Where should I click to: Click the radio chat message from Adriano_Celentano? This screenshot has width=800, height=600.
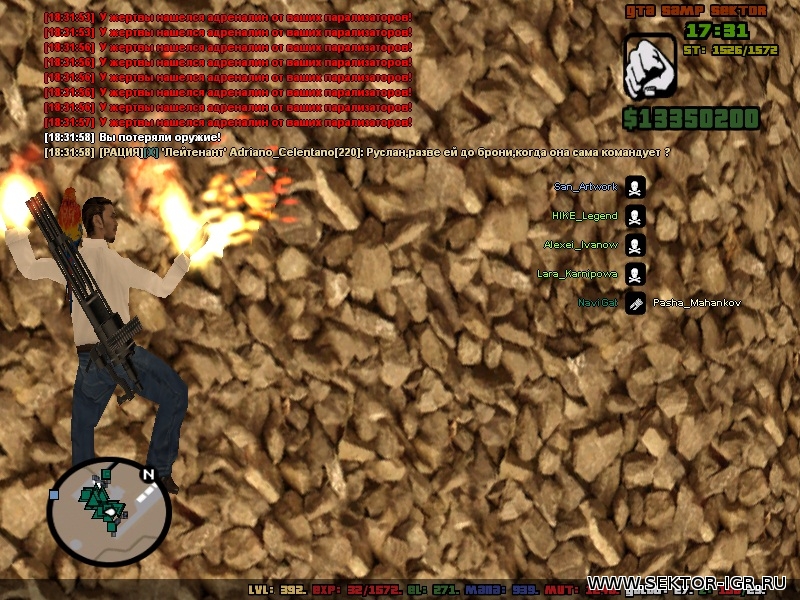(x=357, y=152)
